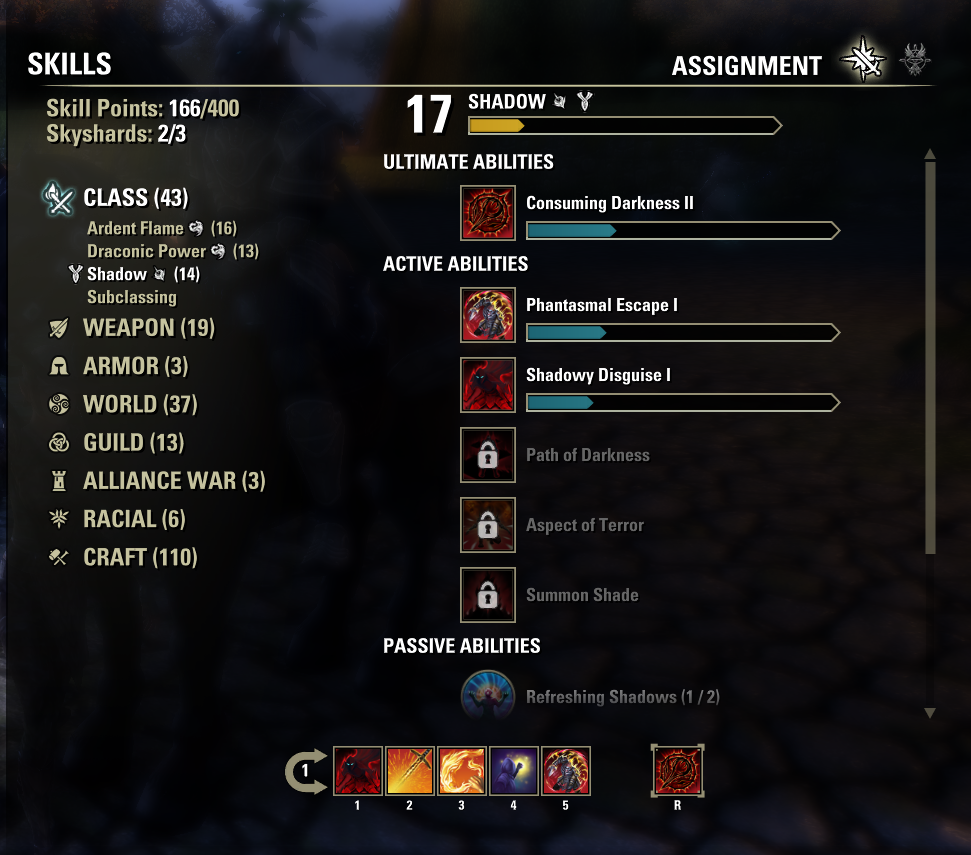Choose the Shadowy Disguise I ability icon
This screenshot has height=855, width=971.
click(488, 385)
